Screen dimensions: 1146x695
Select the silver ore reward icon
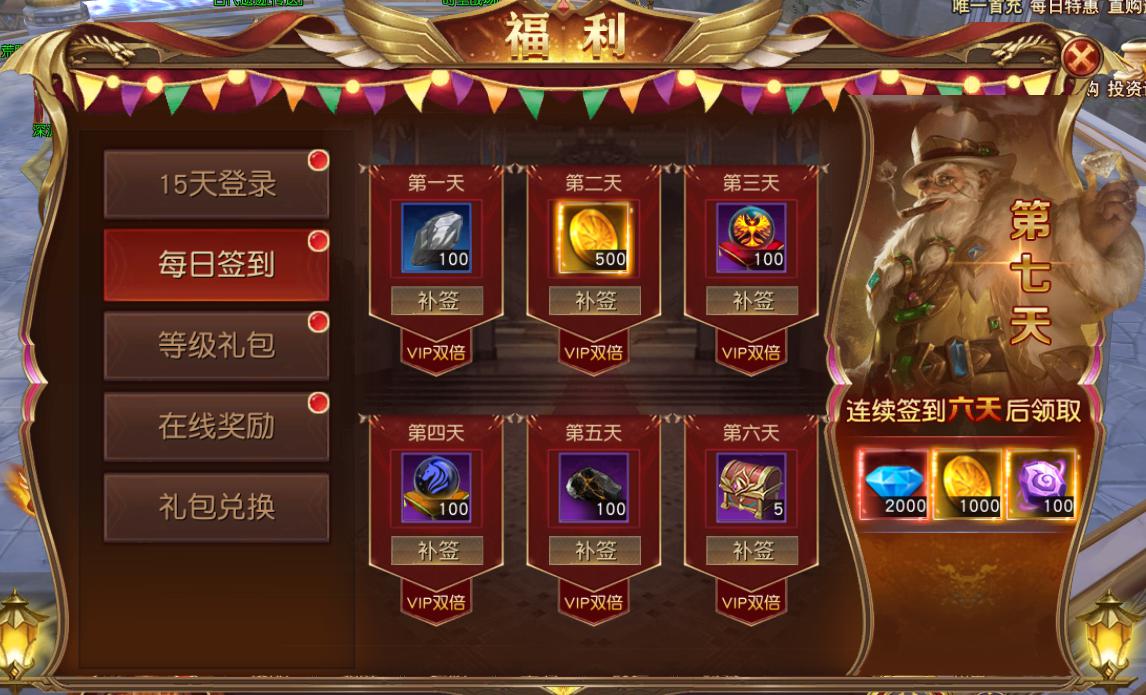(437, 238)
